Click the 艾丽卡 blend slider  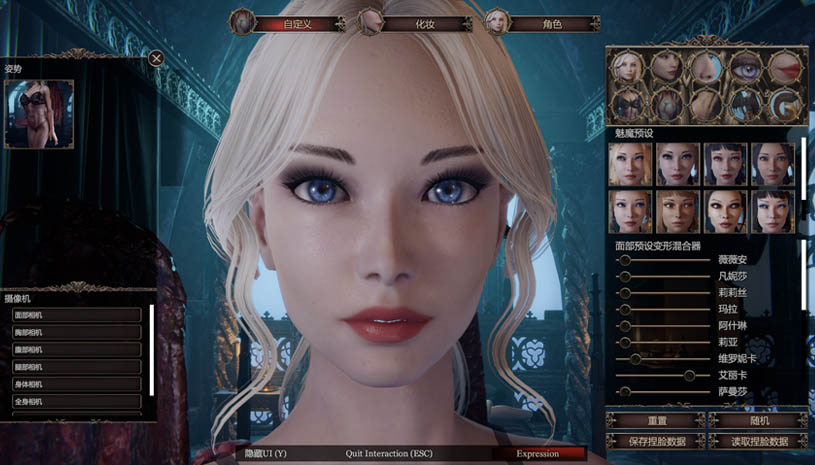click(x=689, y=375)
